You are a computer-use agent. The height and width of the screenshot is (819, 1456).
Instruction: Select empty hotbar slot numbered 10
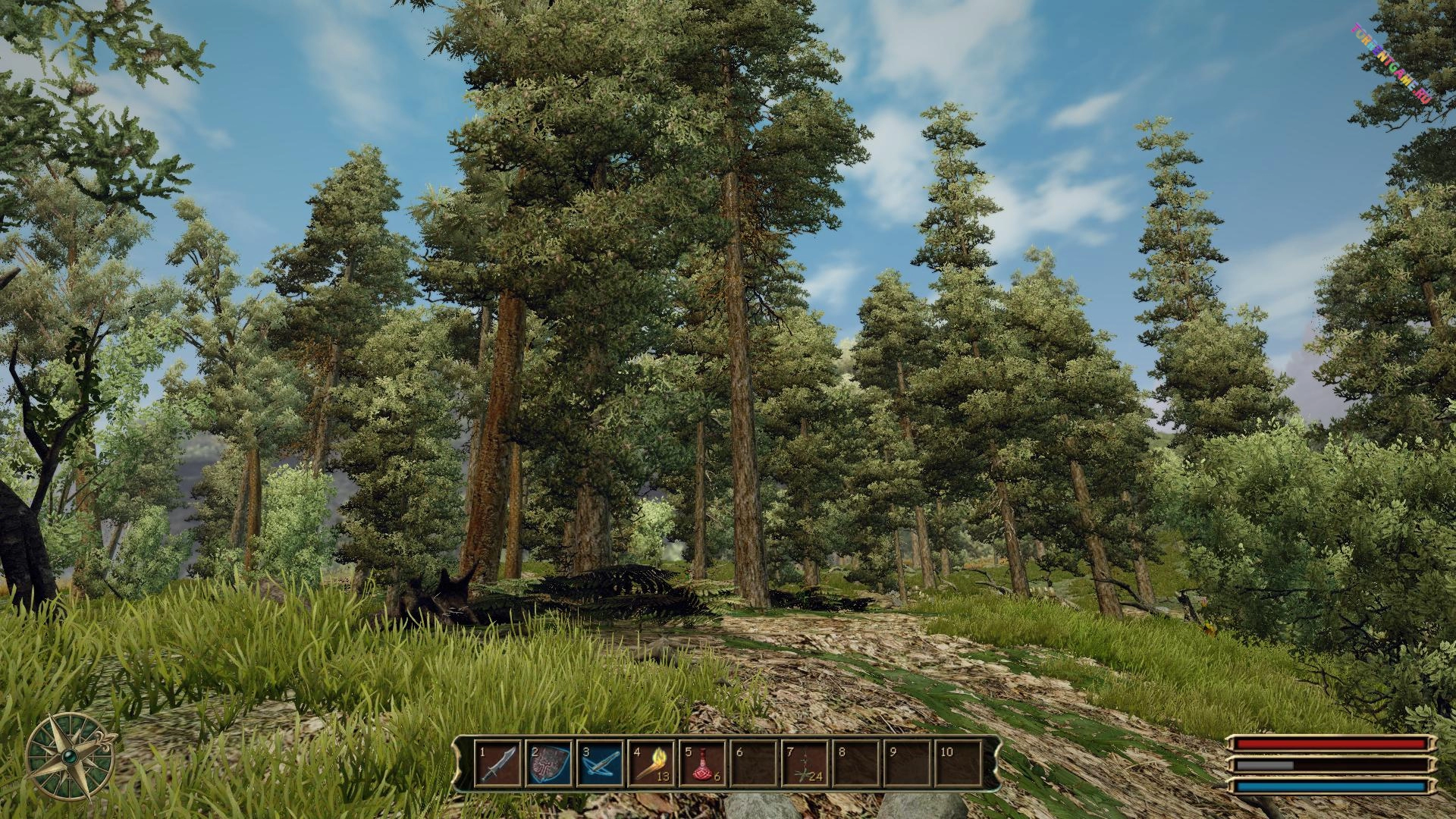[959, 763]
